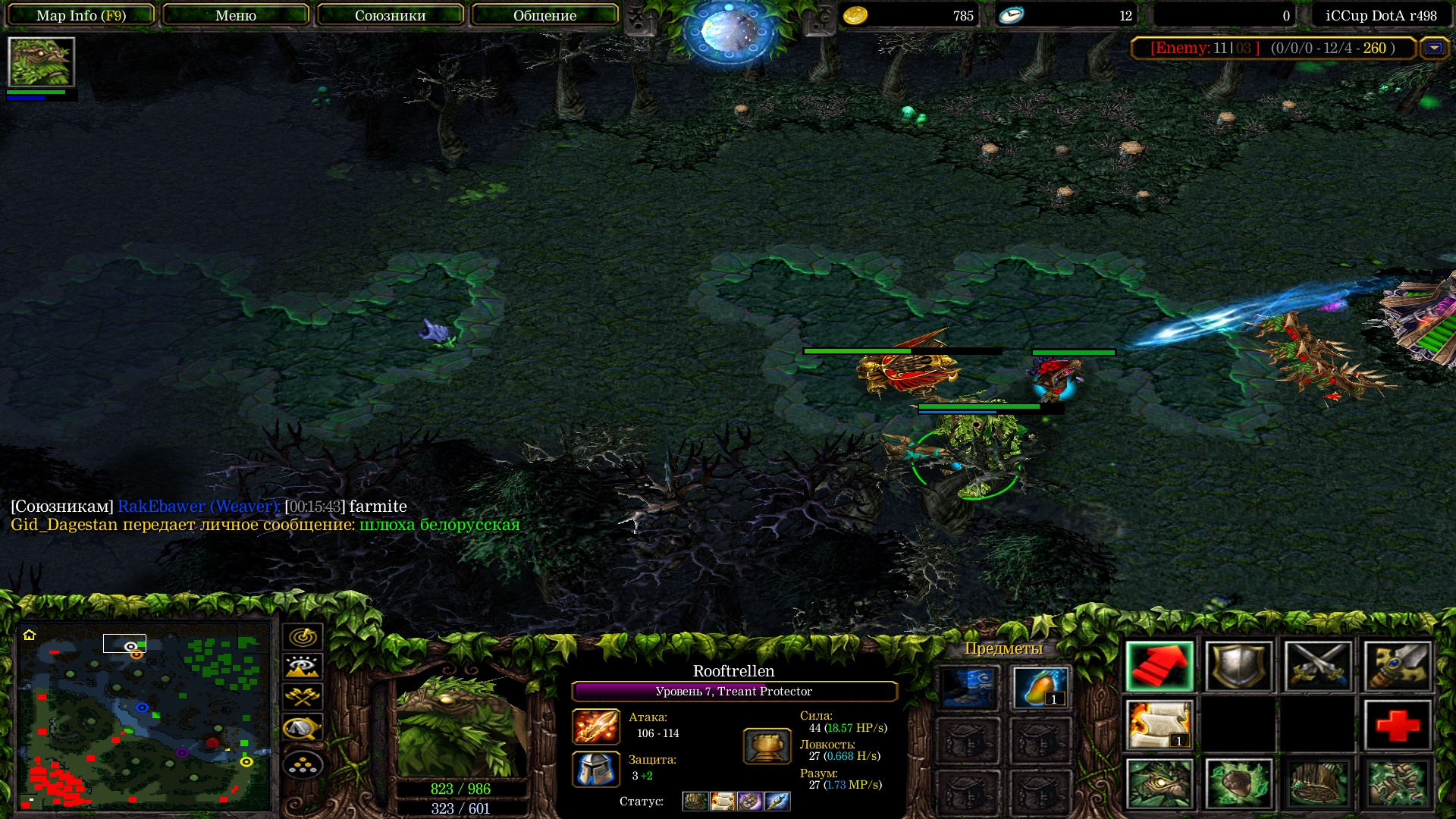This screenshot has width=1456, height=819.
Task: Choose the sword Attack command
Action: coord(1398,667)
